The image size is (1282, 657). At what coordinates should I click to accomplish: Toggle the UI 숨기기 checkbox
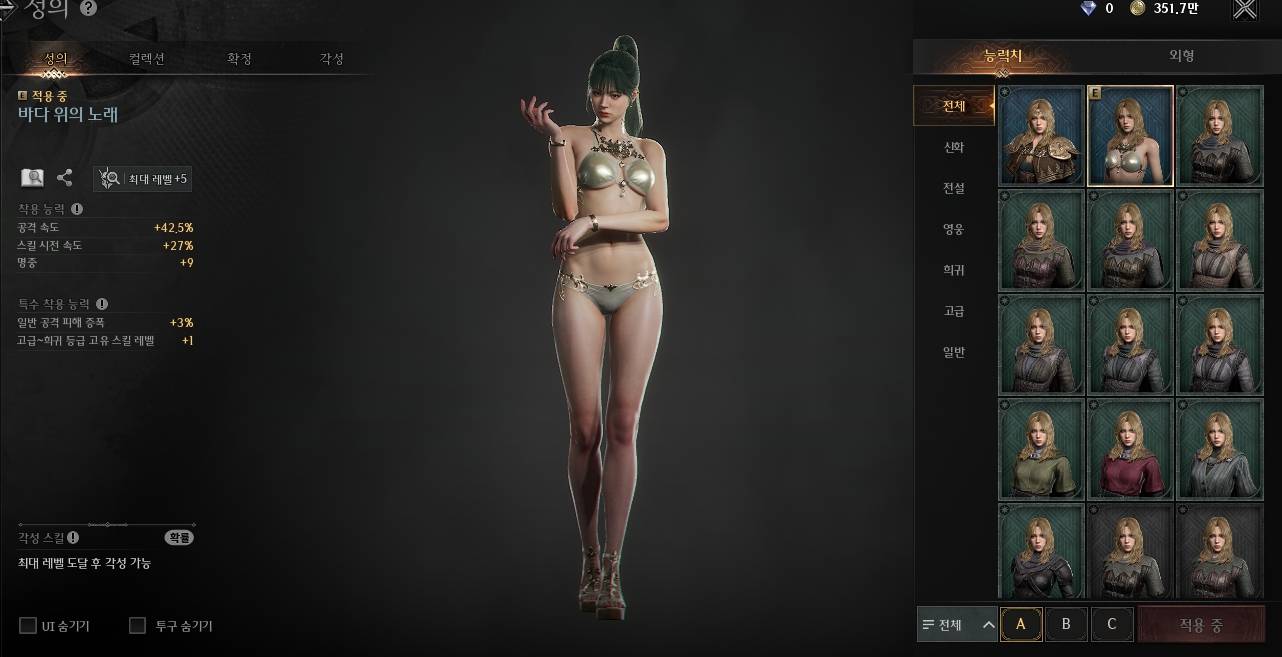28,626
